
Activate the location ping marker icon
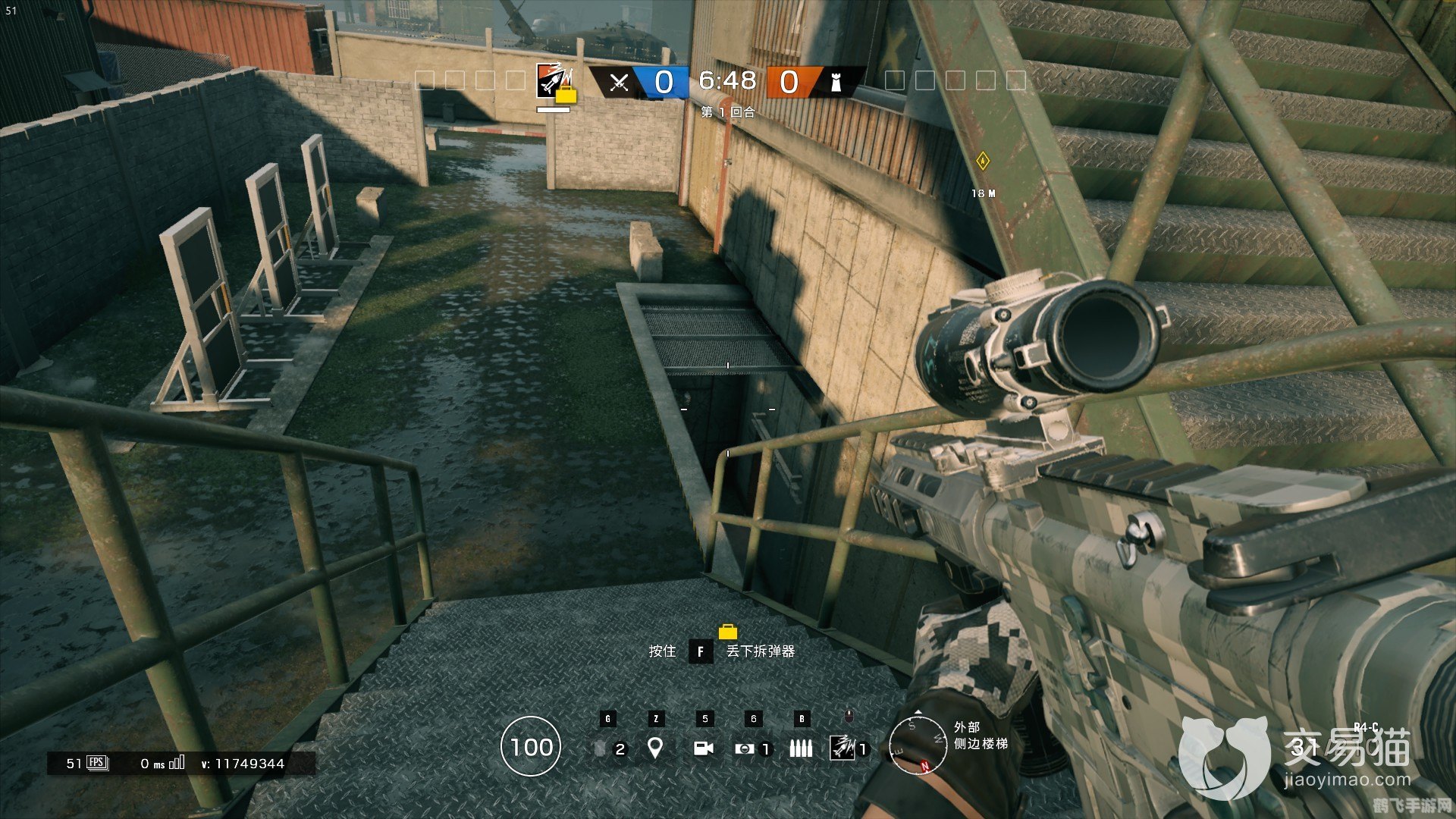tap(655, 748)
